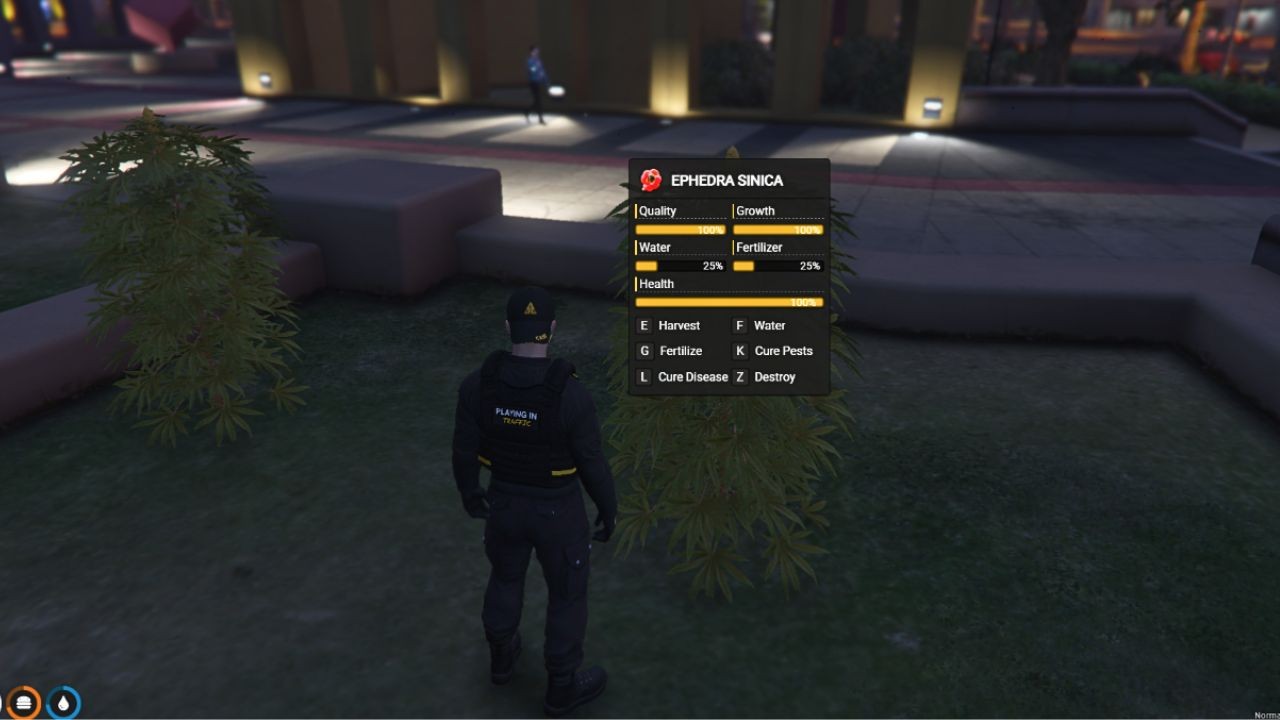Harvest the Ephedra Sinica plant

click(677, 325)
